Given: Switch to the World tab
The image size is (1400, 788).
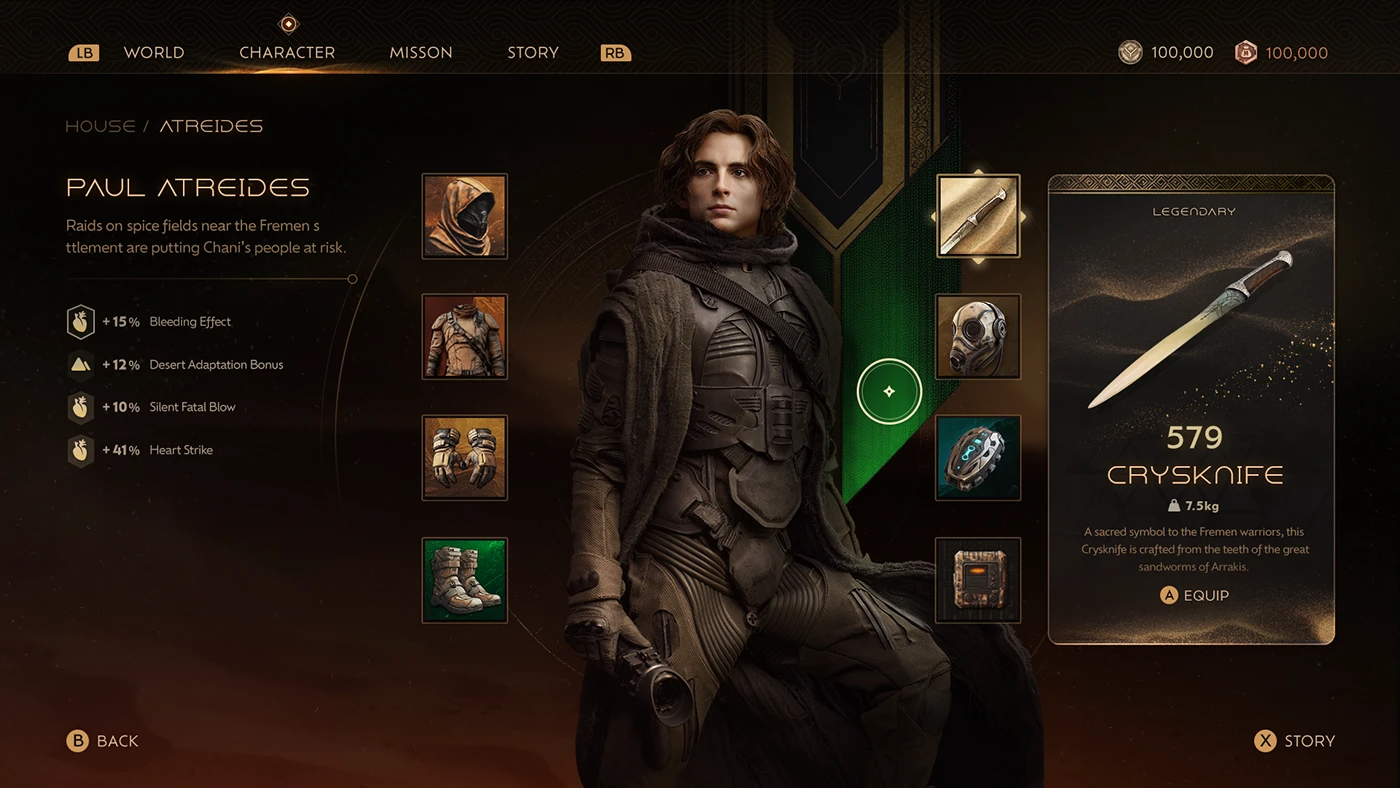Looking at the screenshot, I should tap(154, 53).
